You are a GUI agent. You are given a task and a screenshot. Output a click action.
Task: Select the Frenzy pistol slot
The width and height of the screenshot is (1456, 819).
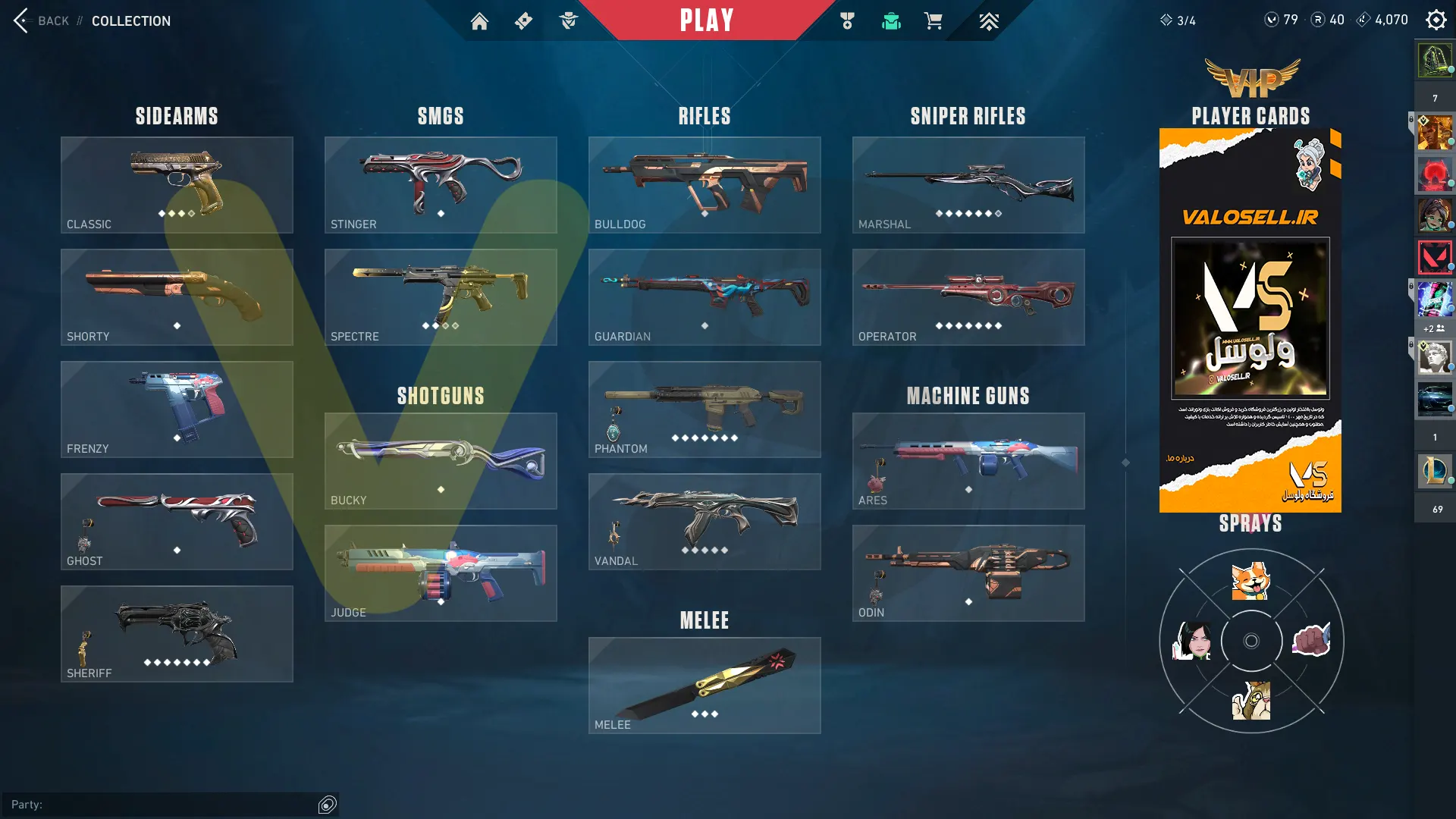point(177,409)
